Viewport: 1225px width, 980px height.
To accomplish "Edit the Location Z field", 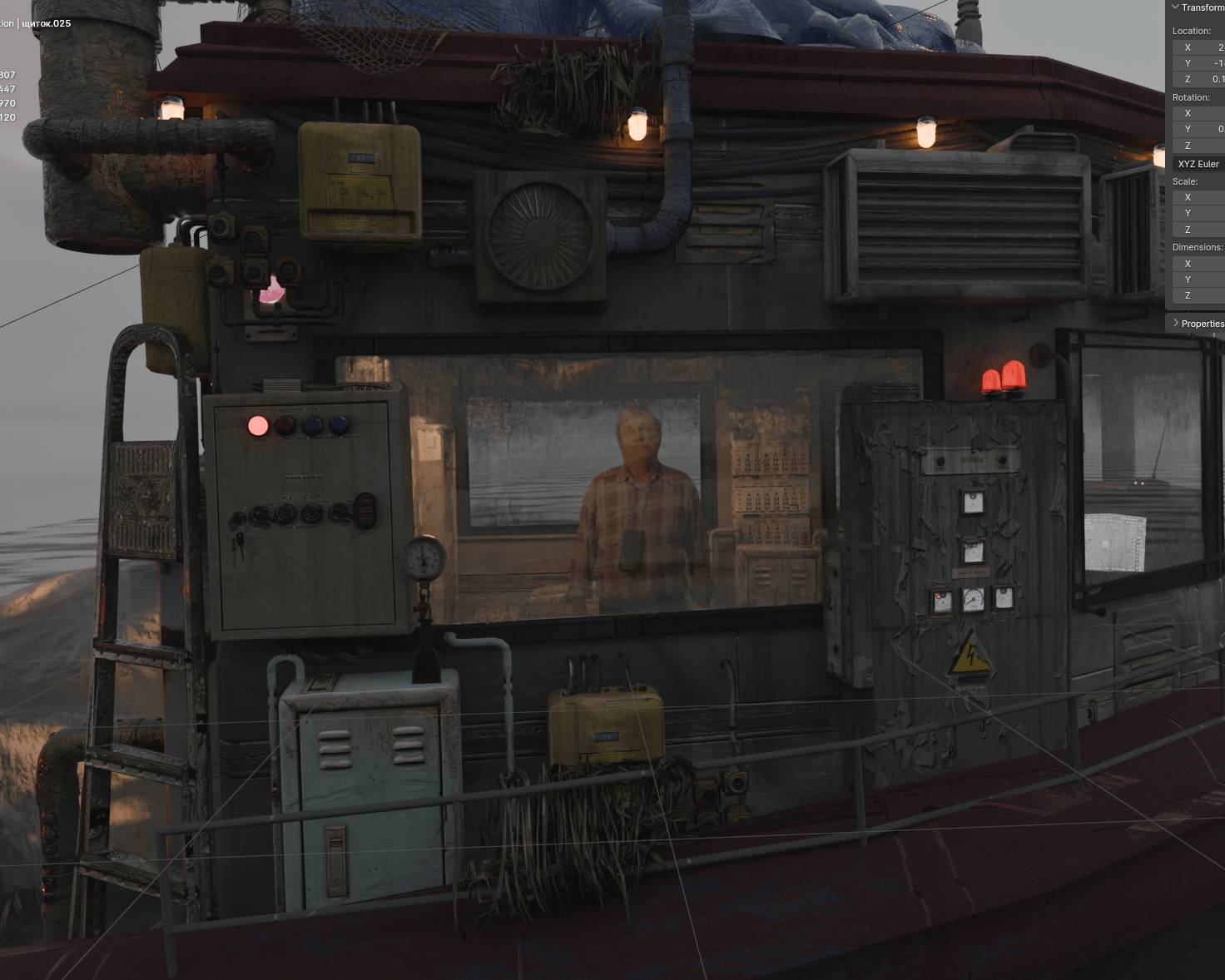I will [x=1200, y=79].
